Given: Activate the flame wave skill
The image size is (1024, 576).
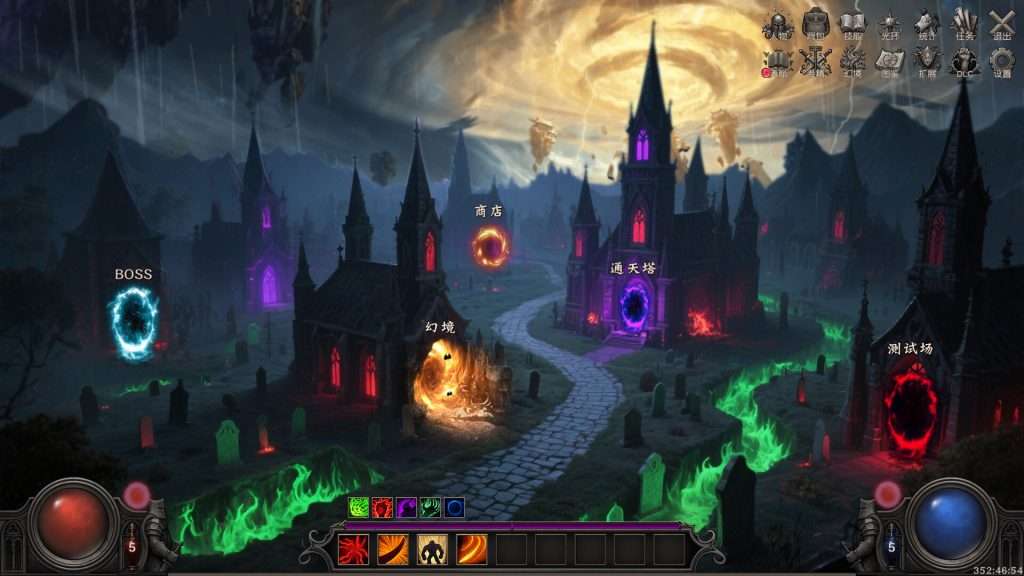Looking at the screenshot, I should 471,549.
